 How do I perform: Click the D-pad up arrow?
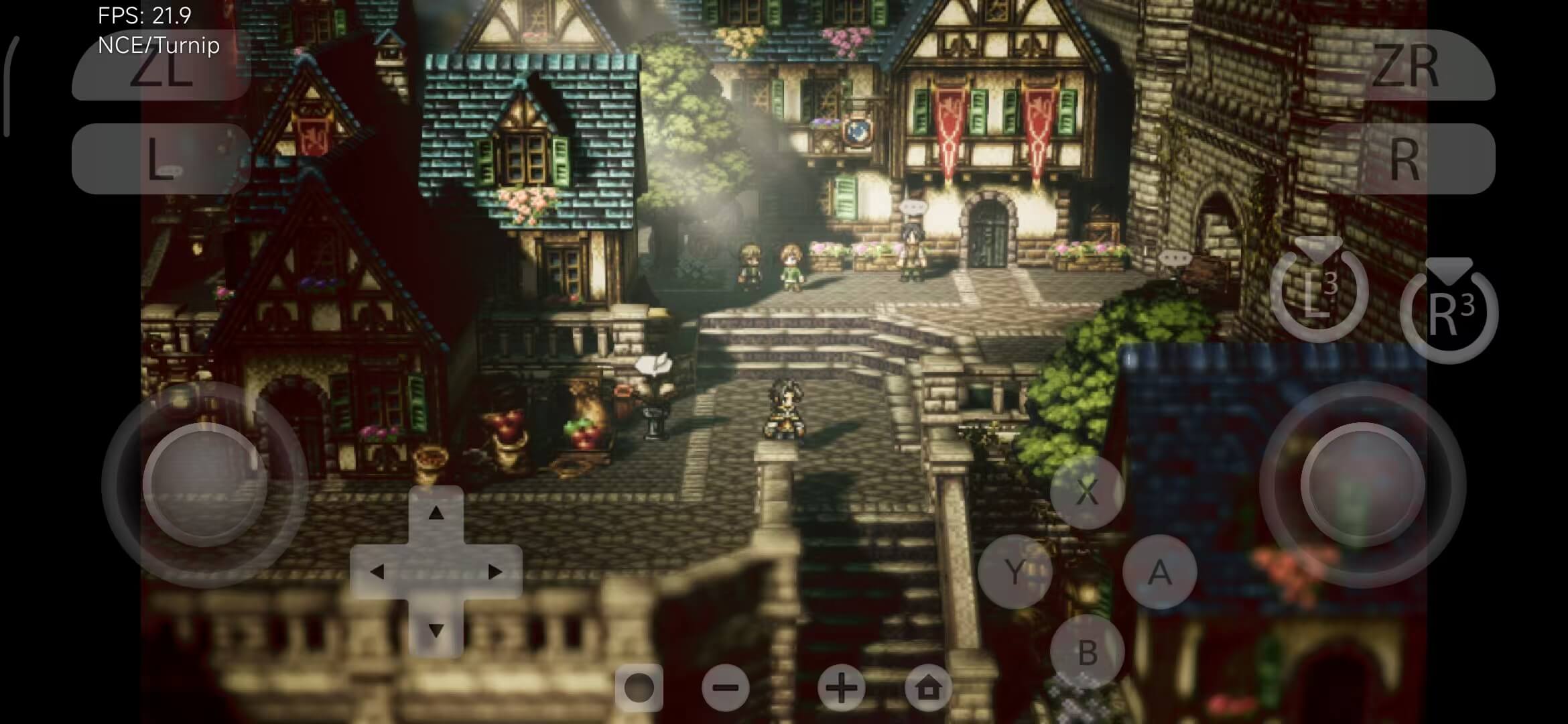tap(436, 514)
